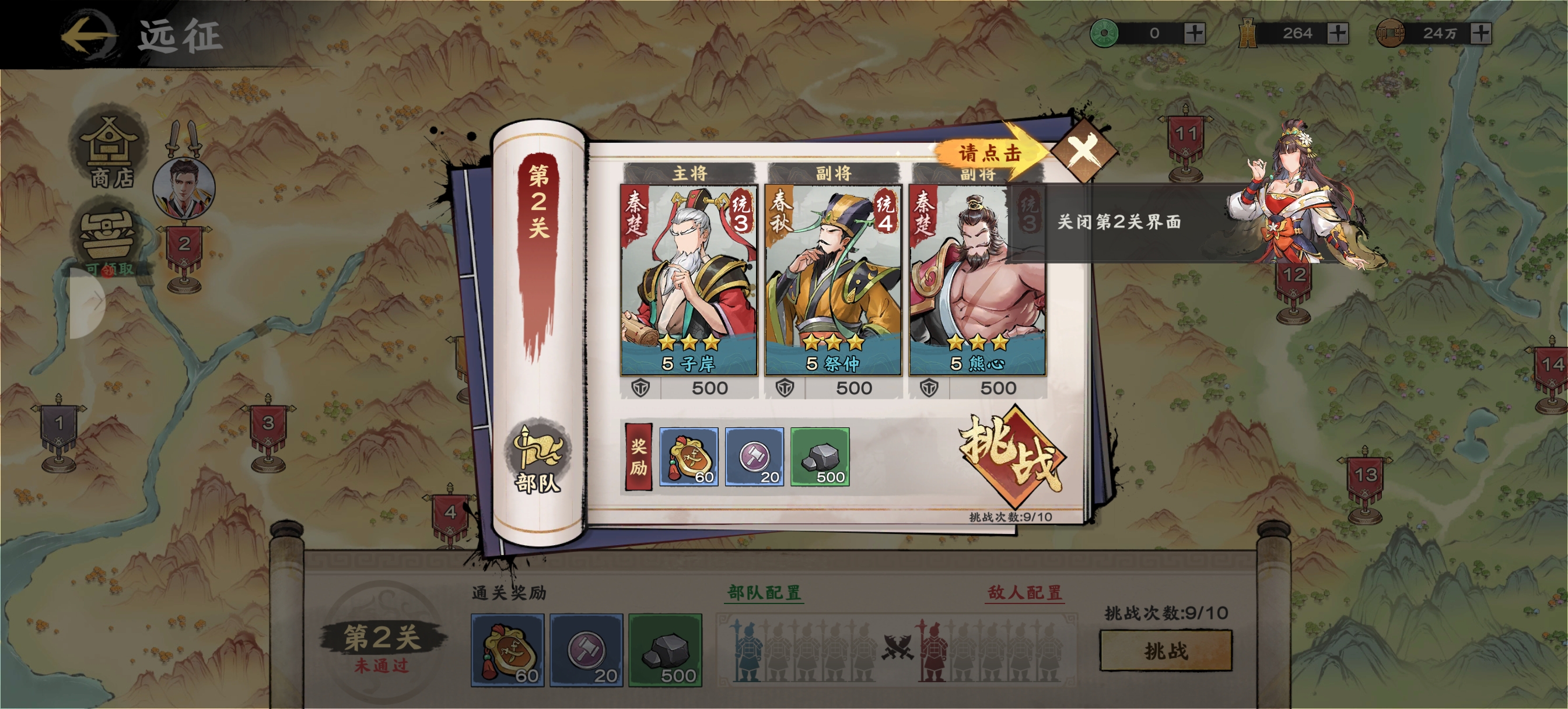Select the 祭仲 general card
The height and width of the screenshot is (709, 1568).
click(x=832, y=280)
